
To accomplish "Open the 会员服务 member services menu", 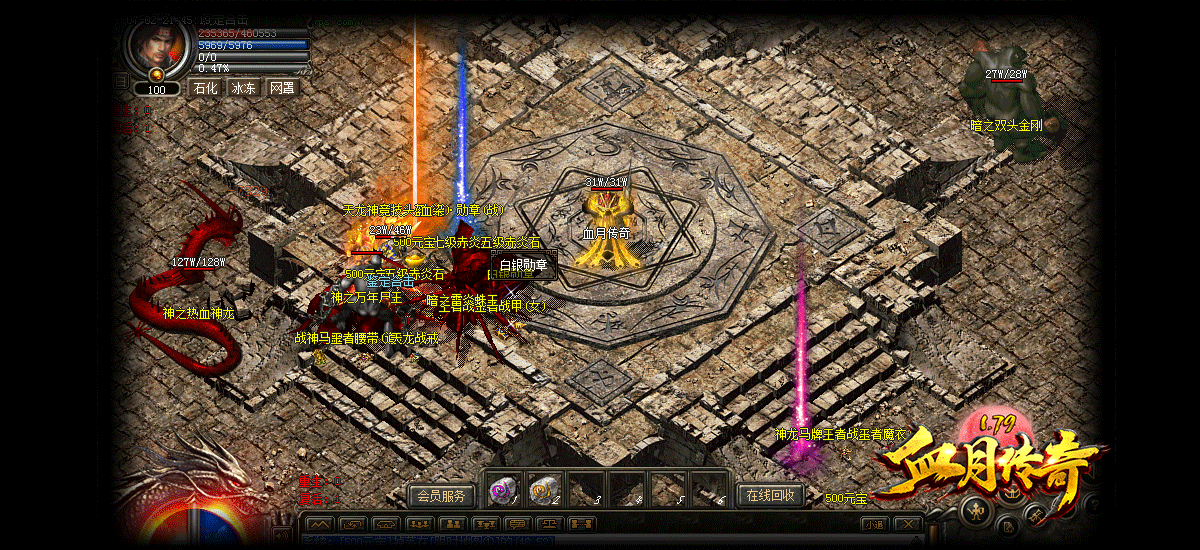I will 441,495.
